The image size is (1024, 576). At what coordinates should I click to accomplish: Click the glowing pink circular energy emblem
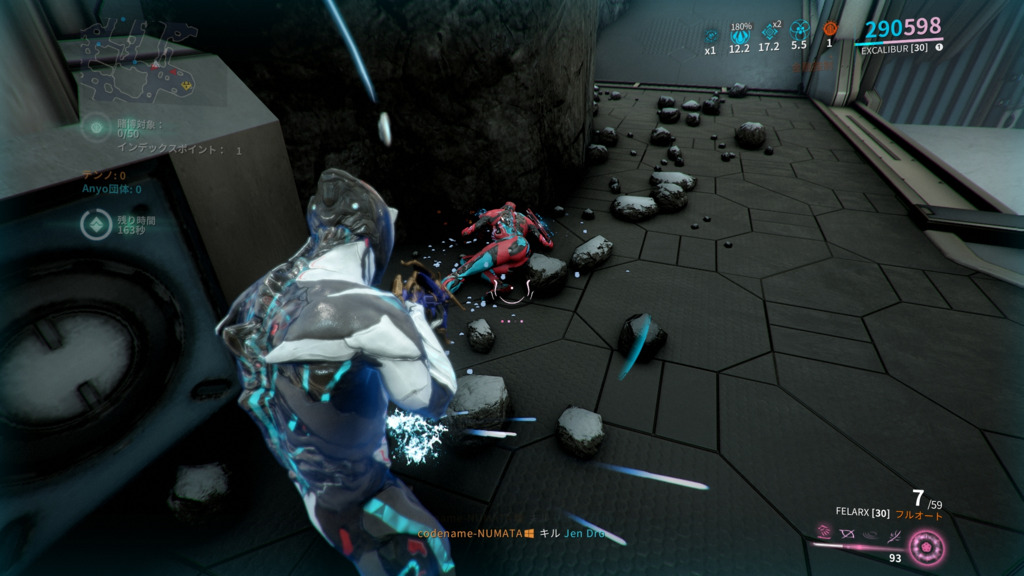pos(926,546)
